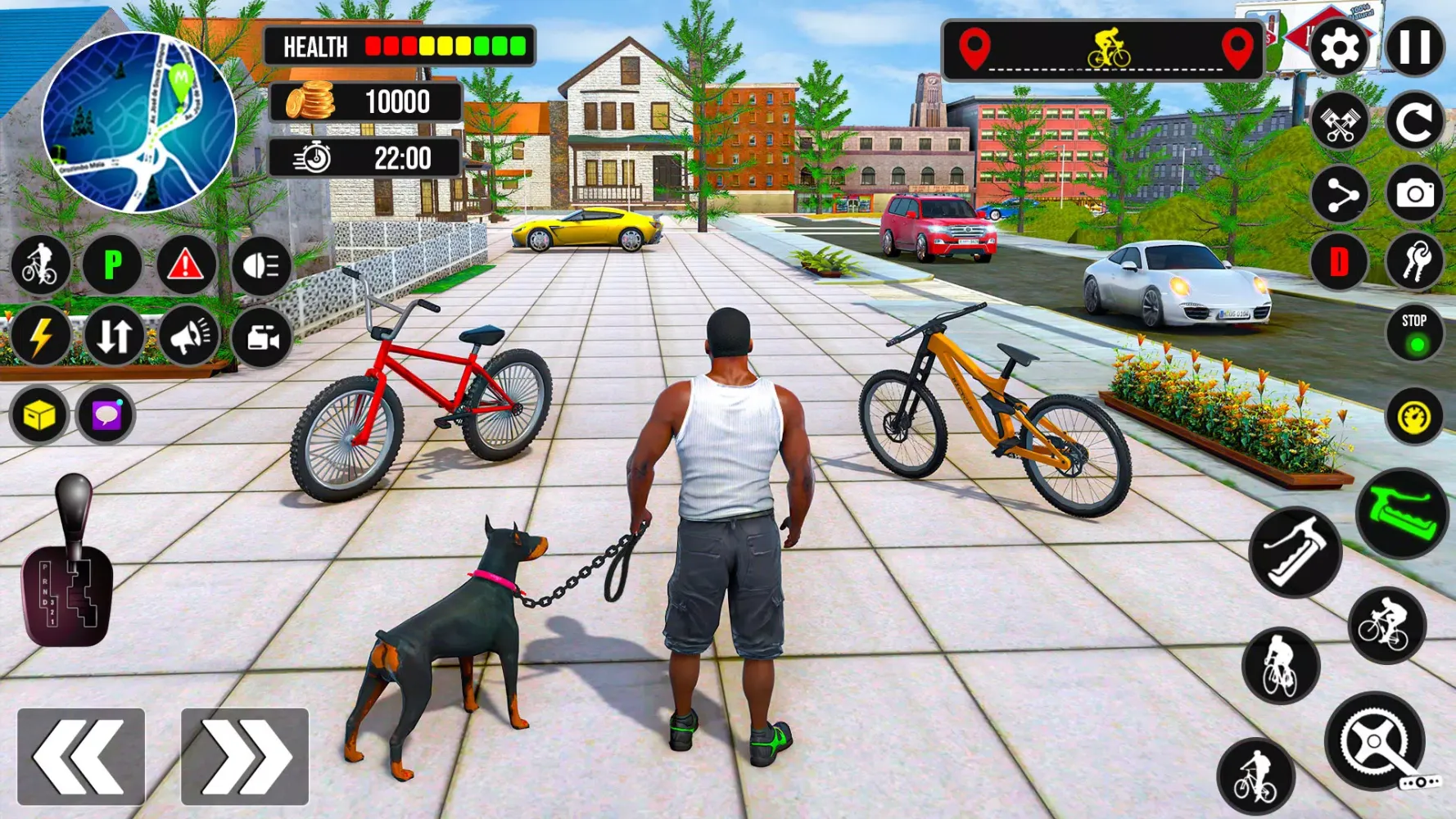The image size is (1456, 819).
Task: Honk the megaphone horn icon
Action: pyautogui.click(x=188, y=336)
